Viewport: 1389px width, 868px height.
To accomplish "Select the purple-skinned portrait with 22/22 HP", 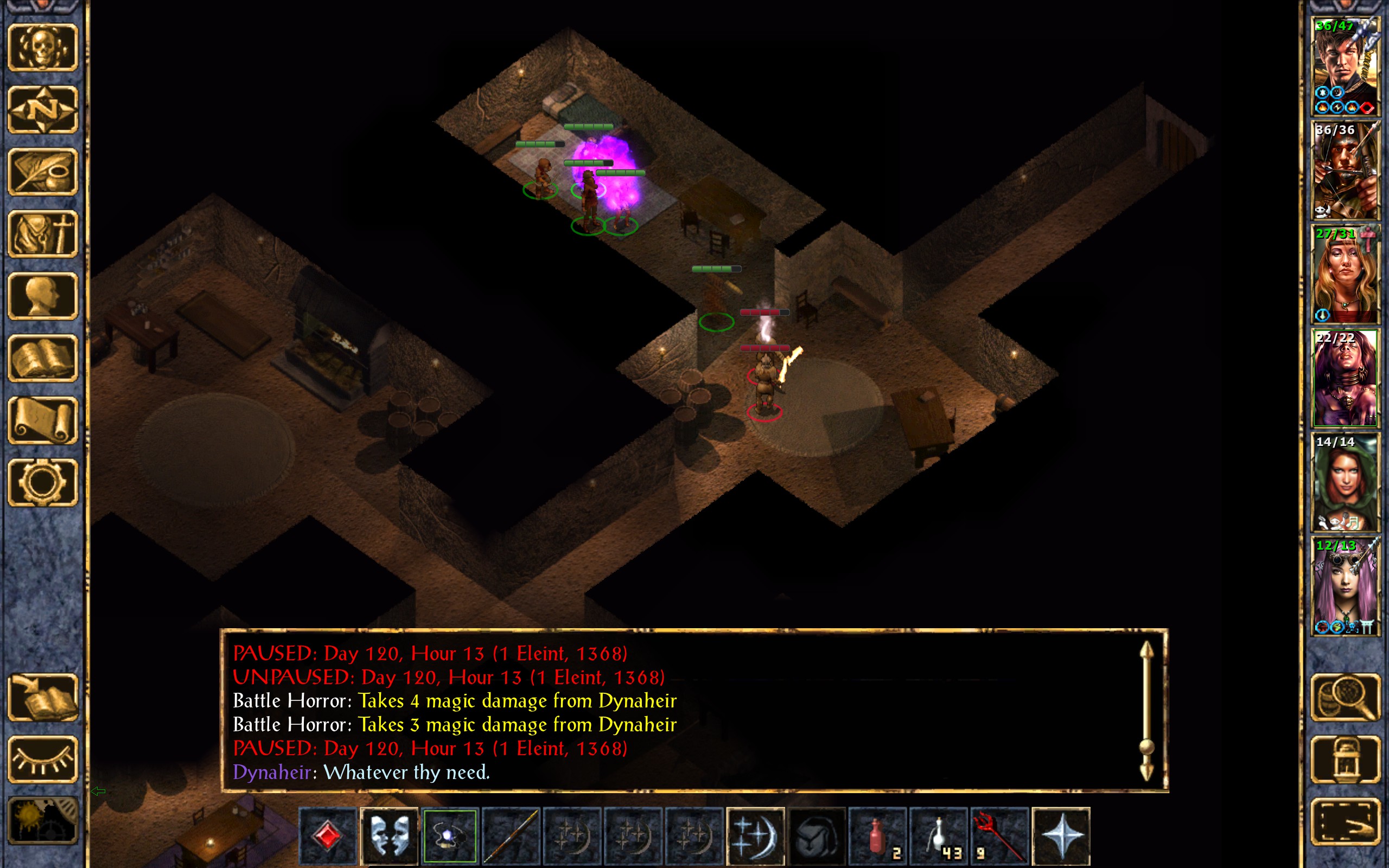I will [1345, 378].
